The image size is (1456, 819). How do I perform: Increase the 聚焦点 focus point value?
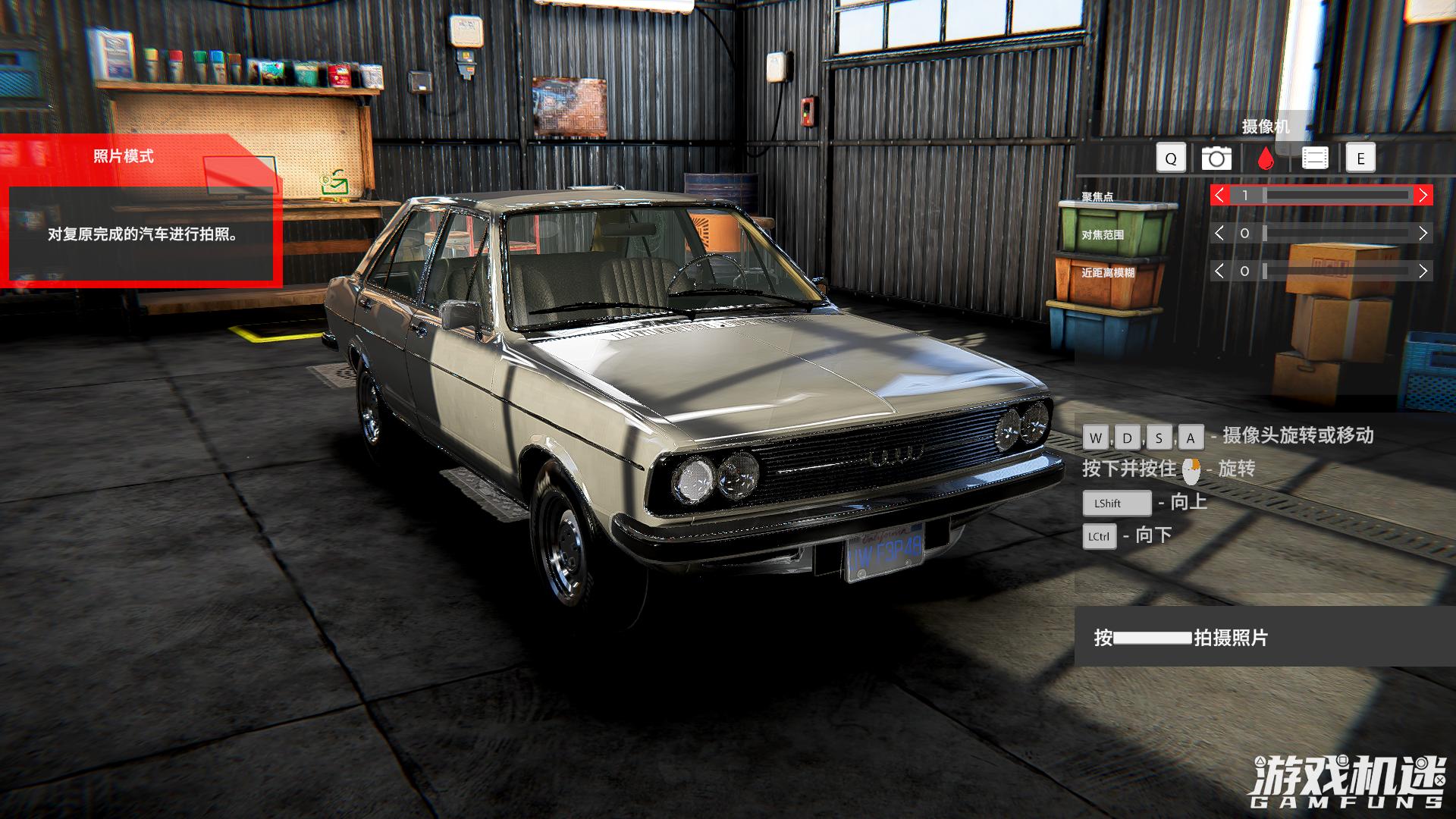(x=1423, y=196)
